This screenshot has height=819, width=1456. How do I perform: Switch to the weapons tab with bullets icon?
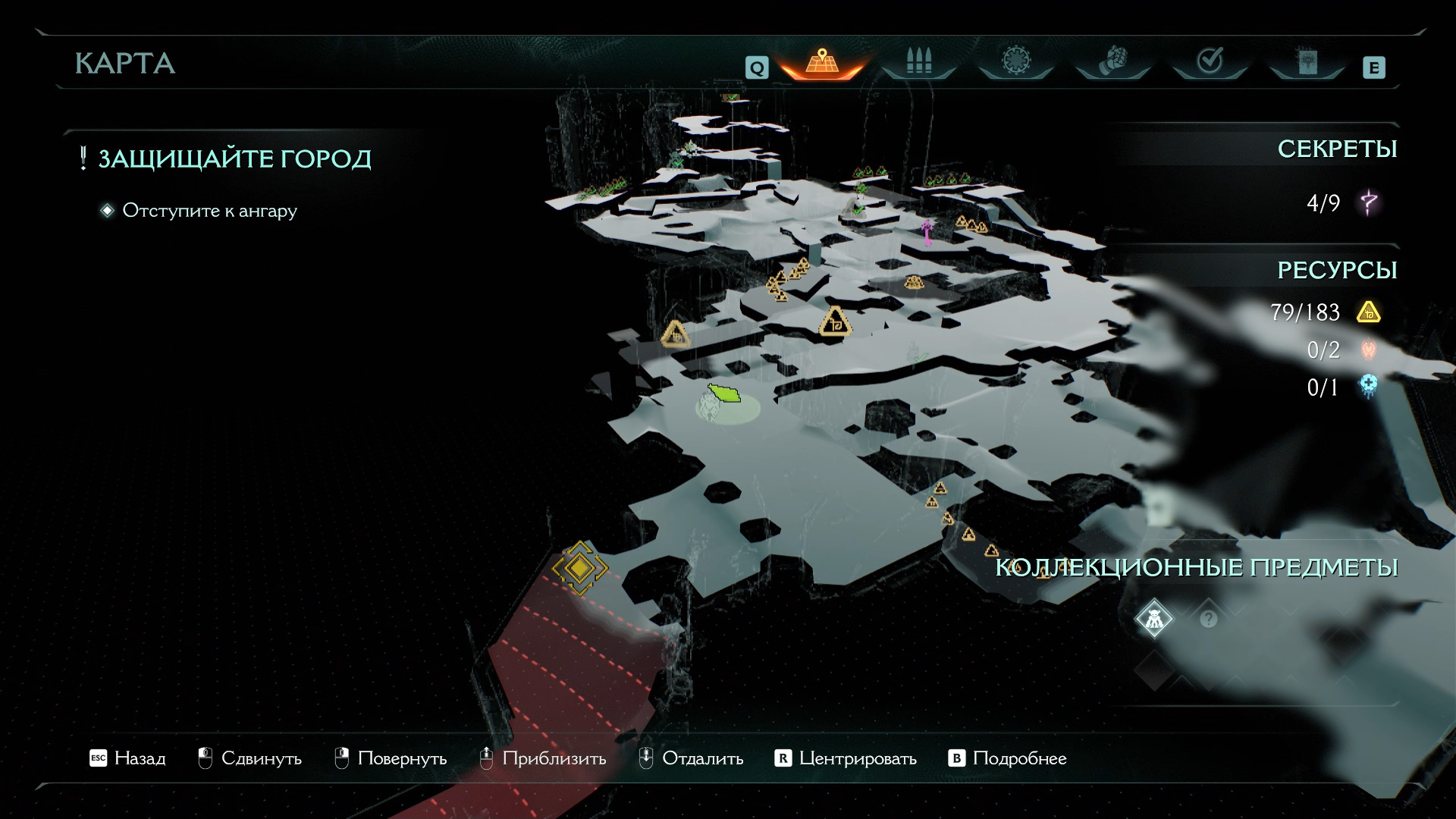[918, 62]
